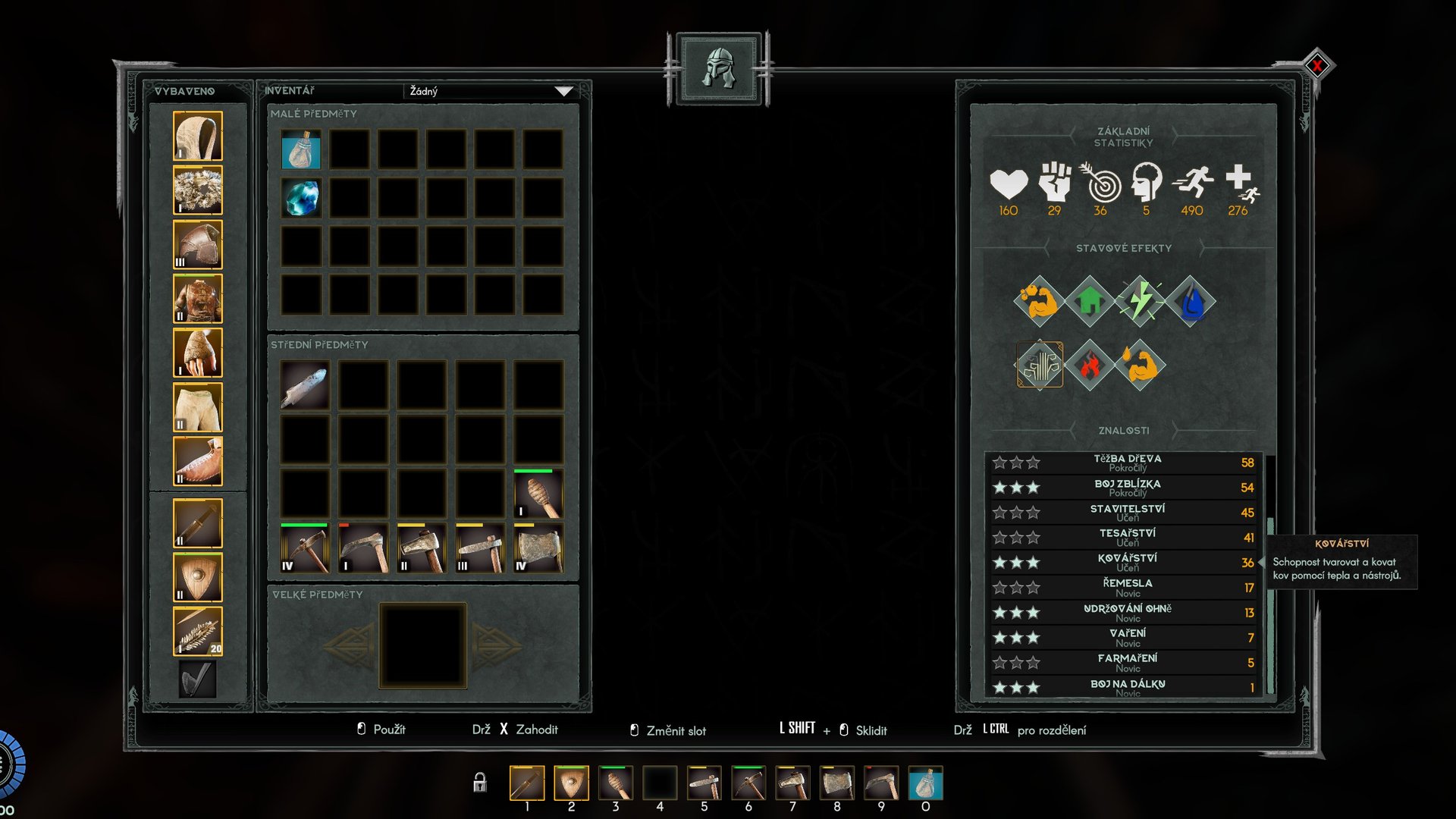Expand the Znalosti section header
This screenshot has width=1456, height=819.
pyautogui.click(x=1124, y=429)
